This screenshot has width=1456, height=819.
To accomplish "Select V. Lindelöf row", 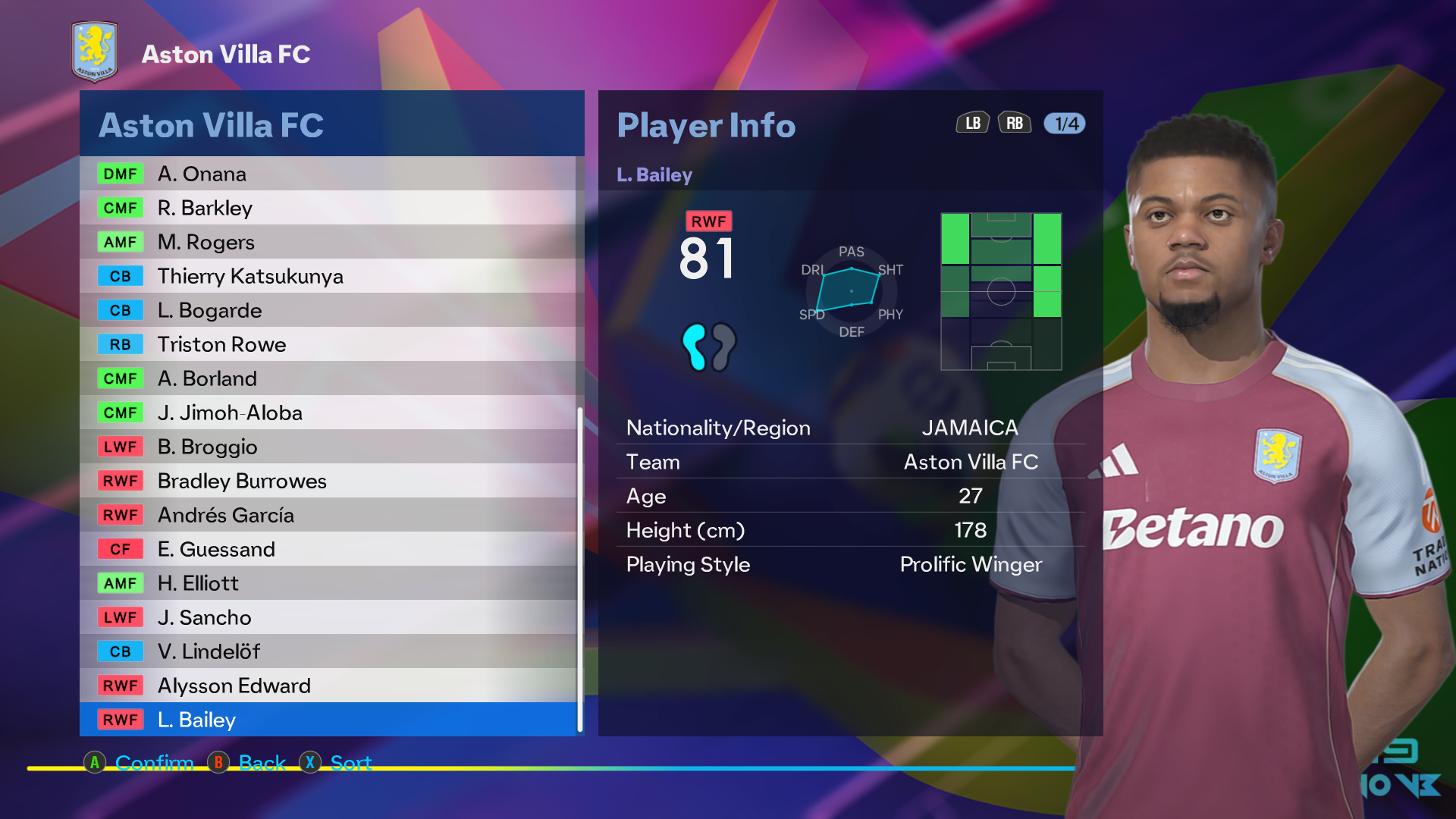I will tap(328, 651).
